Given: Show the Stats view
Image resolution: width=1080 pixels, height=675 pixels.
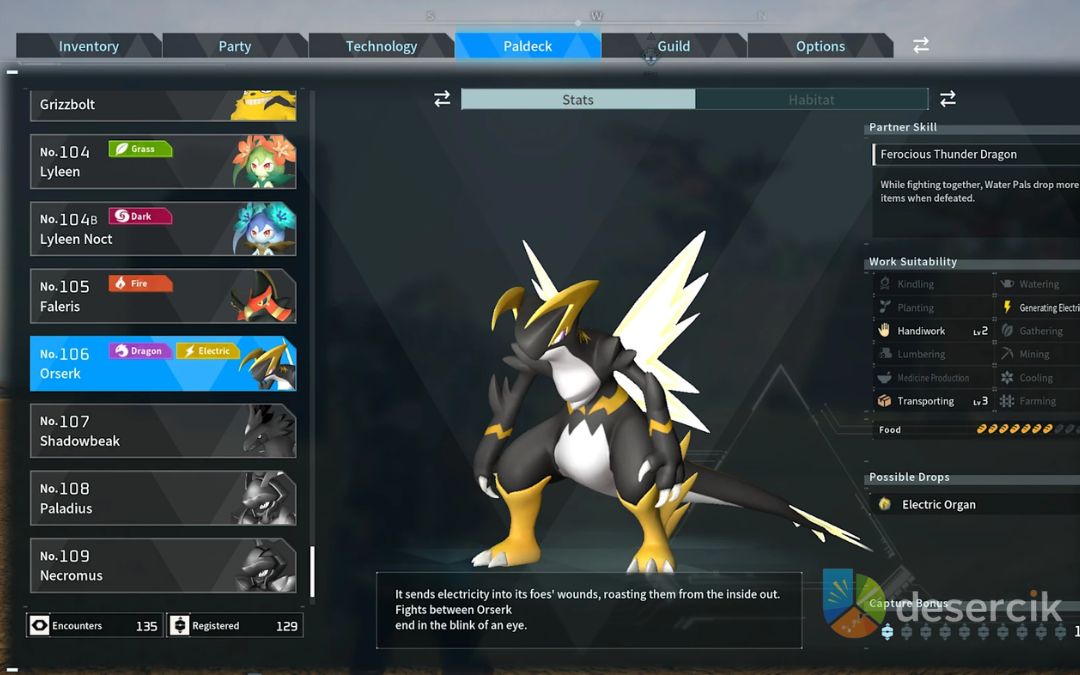Looking at the screenshot, I should pyautogui.click(x=578, y=100).
